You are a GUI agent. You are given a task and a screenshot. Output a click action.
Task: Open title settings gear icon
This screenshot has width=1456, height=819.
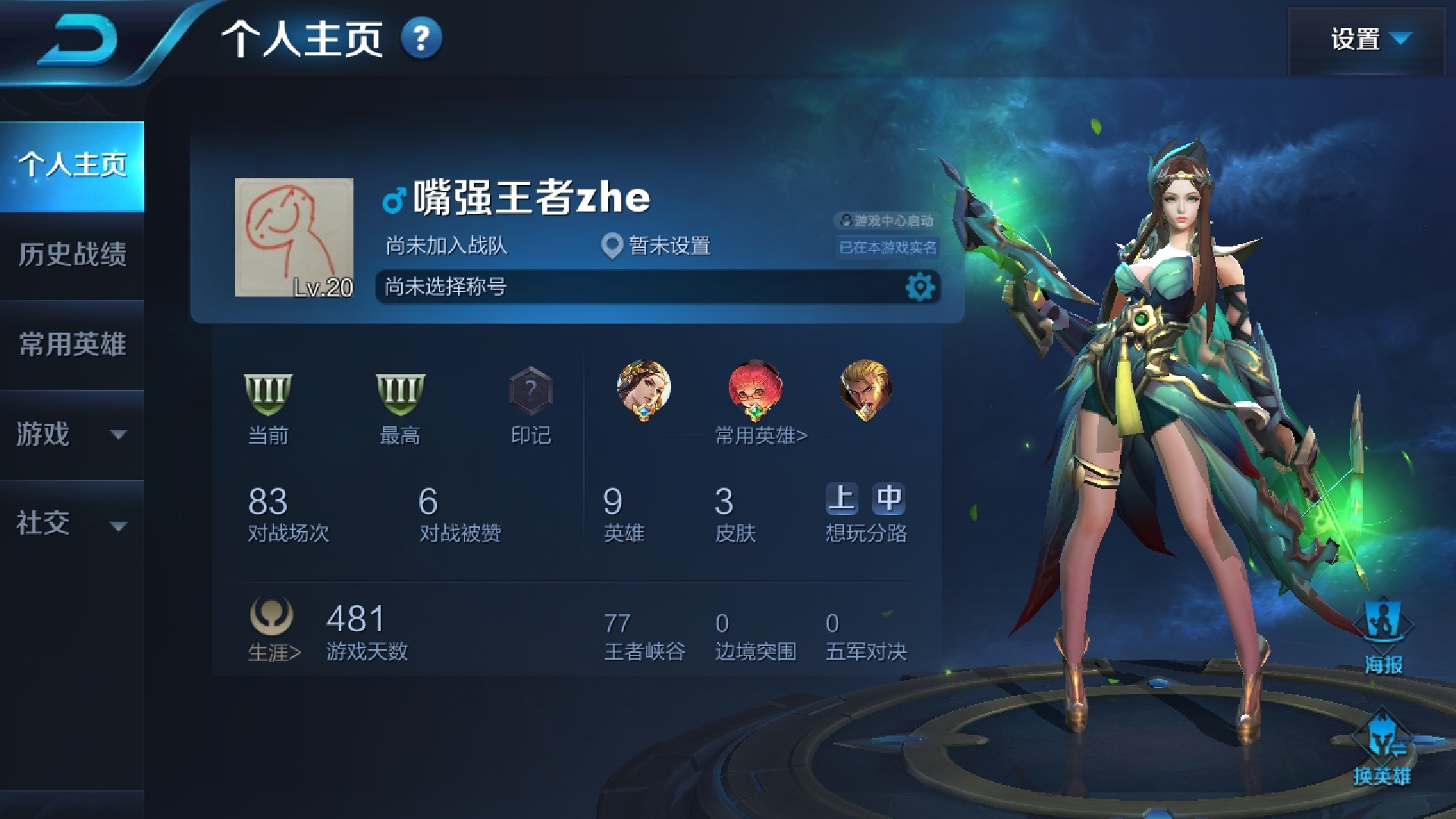click(920, 287)
